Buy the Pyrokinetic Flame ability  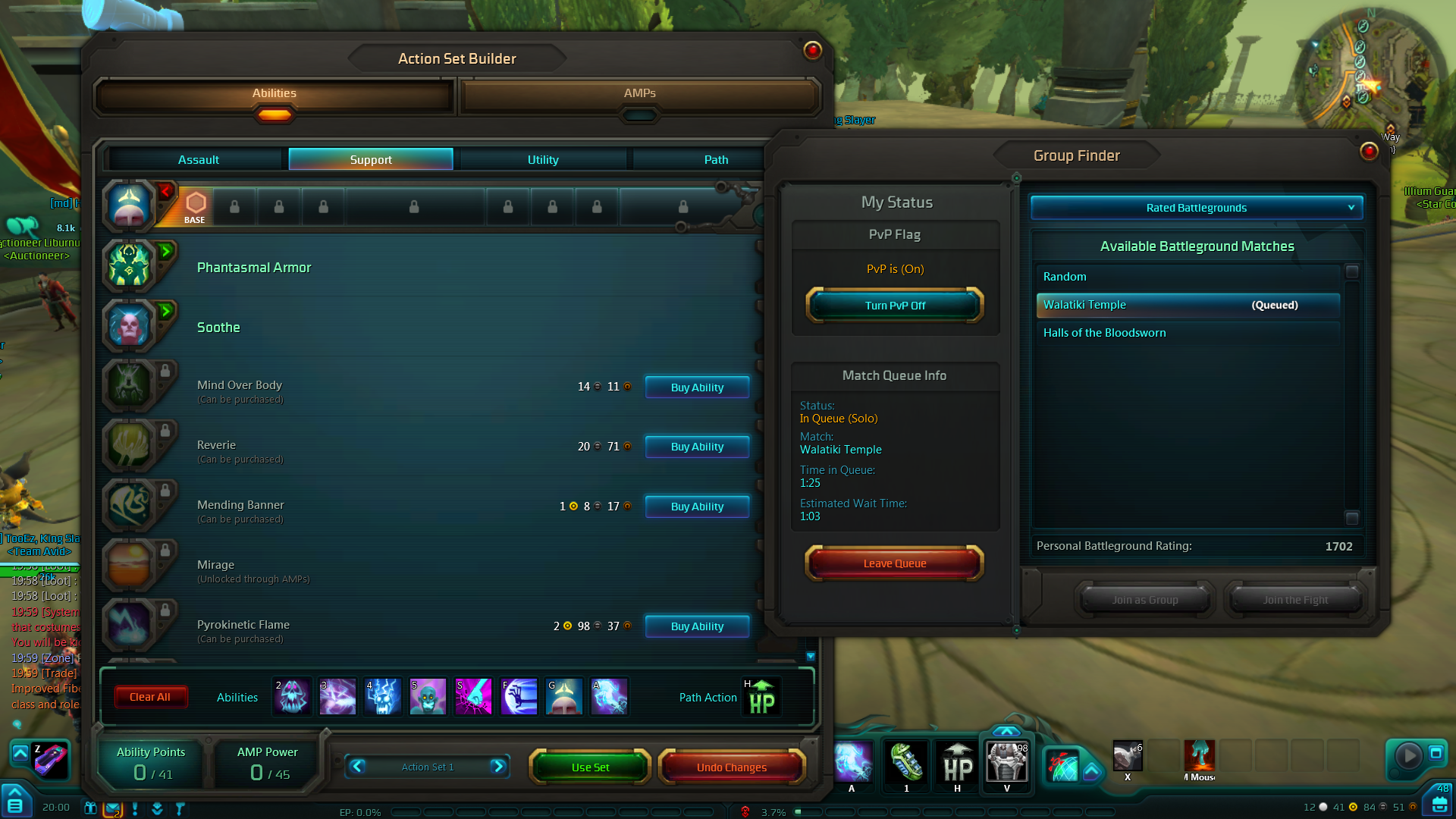(697, 626)
